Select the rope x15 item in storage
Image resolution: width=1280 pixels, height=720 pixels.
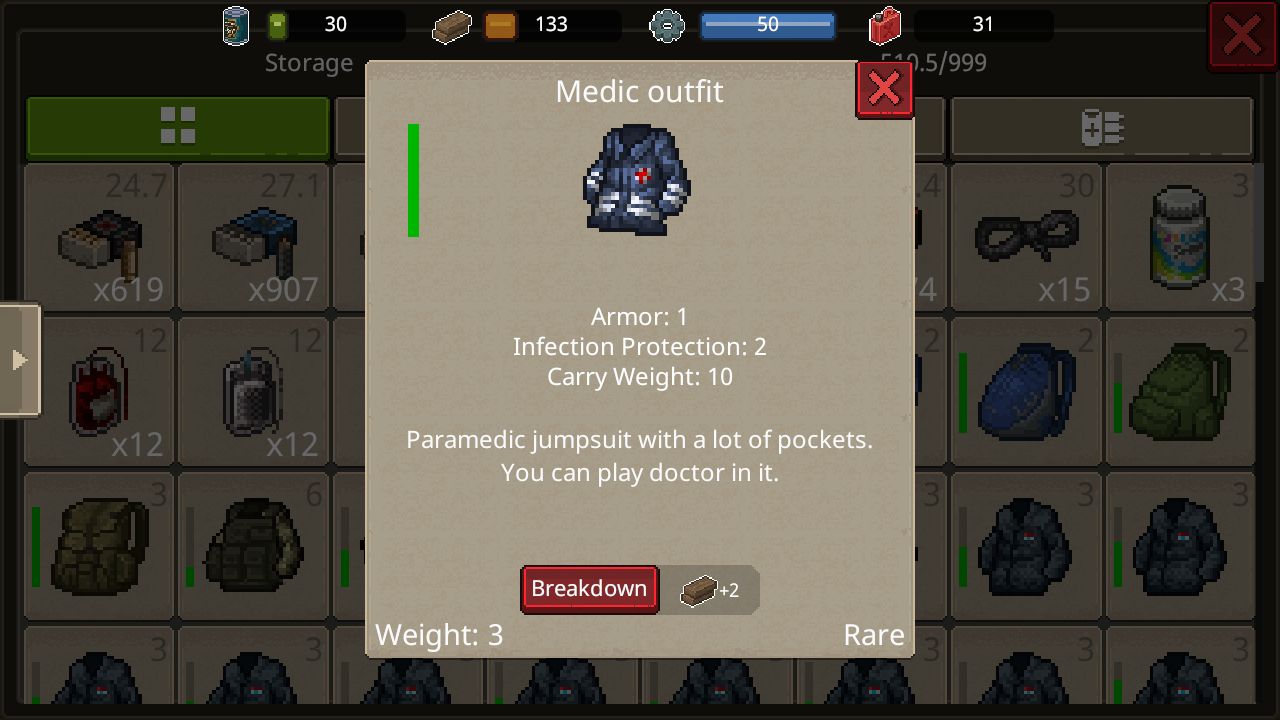tap(1026, 237)
